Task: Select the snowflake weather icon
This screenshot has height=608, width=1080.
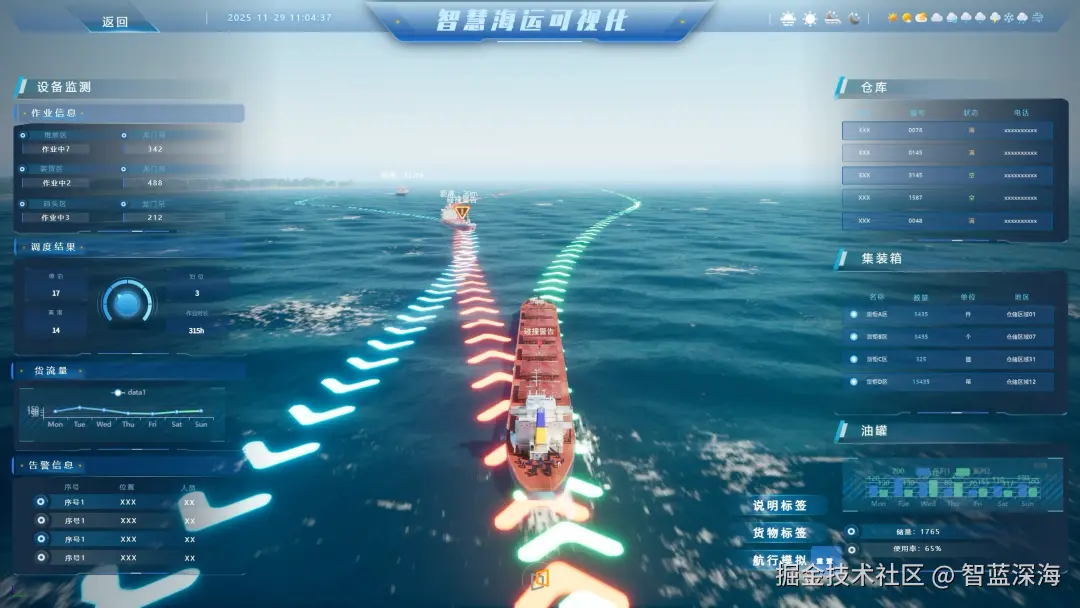Action: click(x=1009, y=18)
